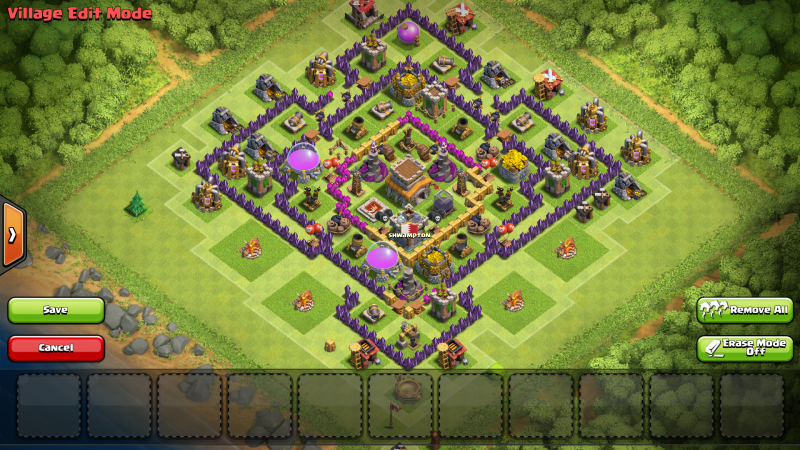
Task: Expand the orange arrow side panel
Action: pyautogui.click(x=12, y=234)
